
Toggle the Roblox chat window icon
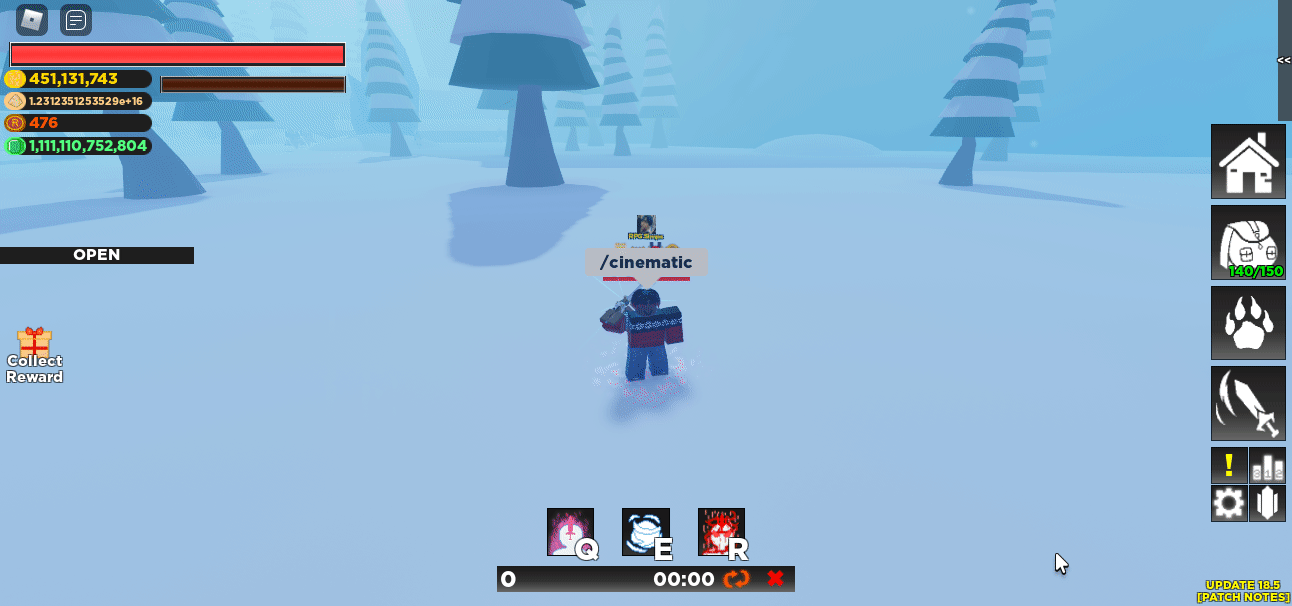[x=76, y=19]
